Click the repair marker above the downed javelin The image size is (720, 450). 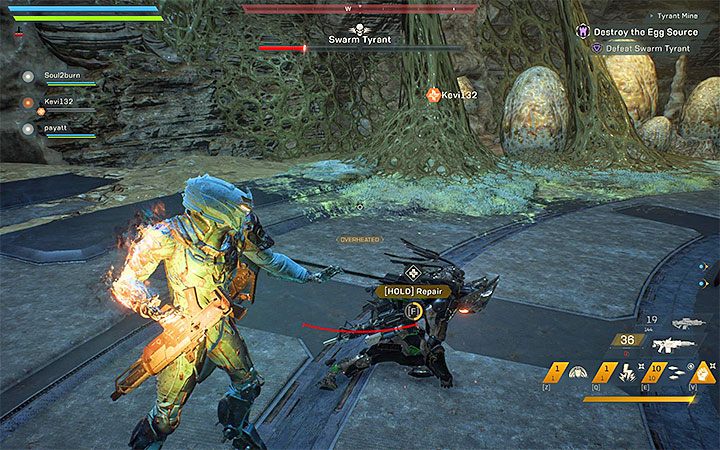(x=411, y=274)
